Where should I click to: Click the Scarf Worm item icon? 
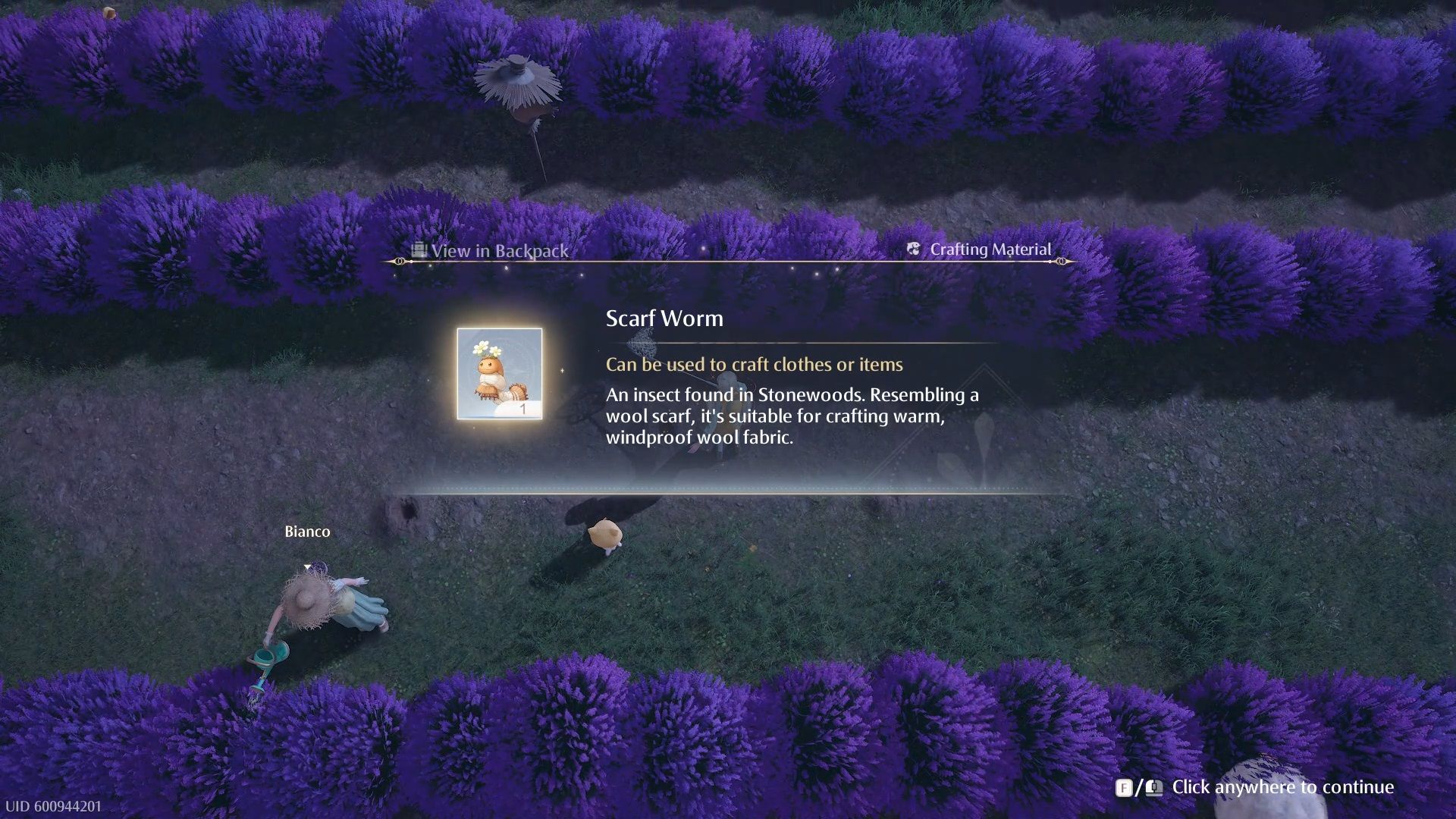click(x=500, y=373)
